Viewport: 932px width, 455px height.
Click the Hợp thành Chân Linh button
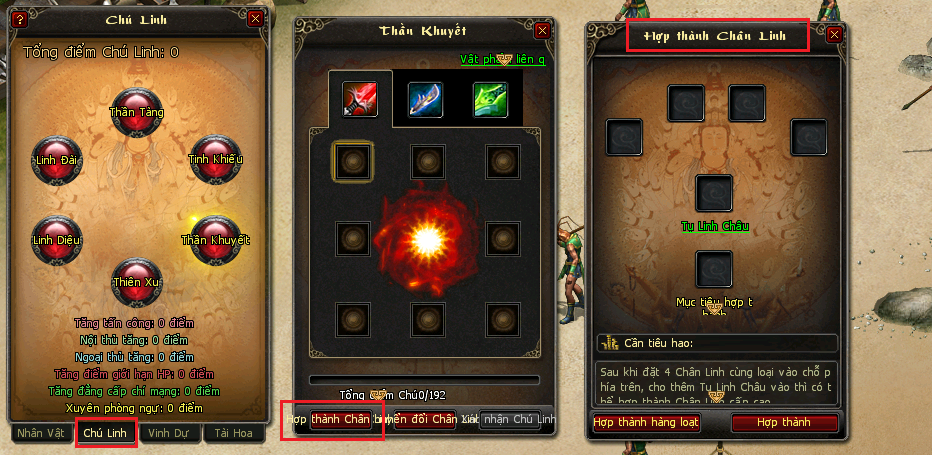click(333, 419)
